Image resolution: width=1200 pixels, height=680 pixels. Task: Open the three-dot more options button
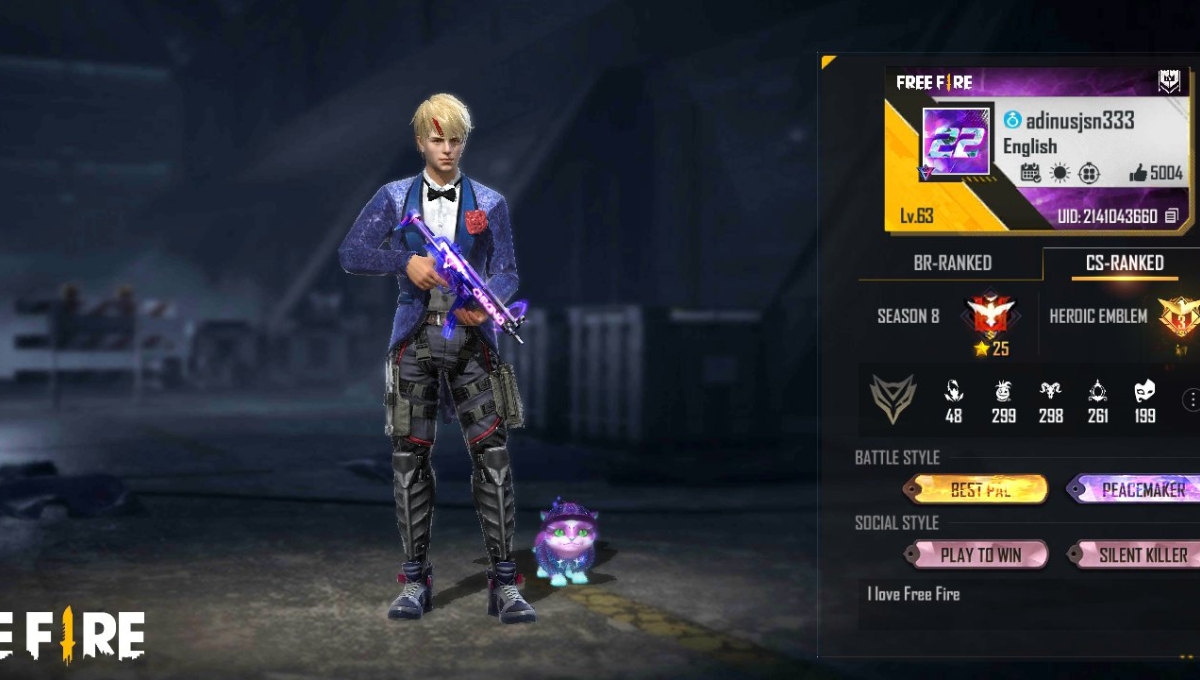point(1191,400)
